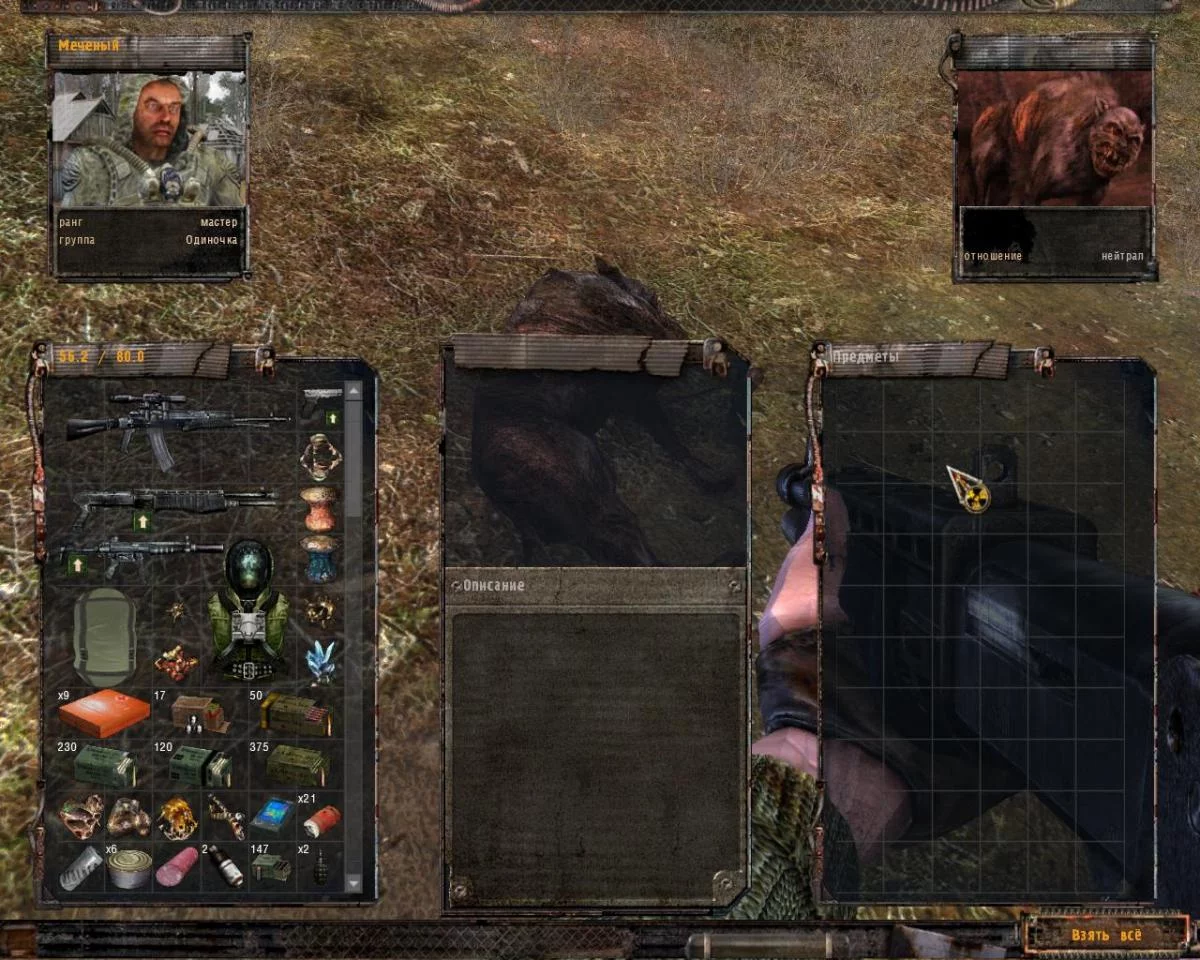
Task: Select the orange medkit stack of nine
Action: 103,713
